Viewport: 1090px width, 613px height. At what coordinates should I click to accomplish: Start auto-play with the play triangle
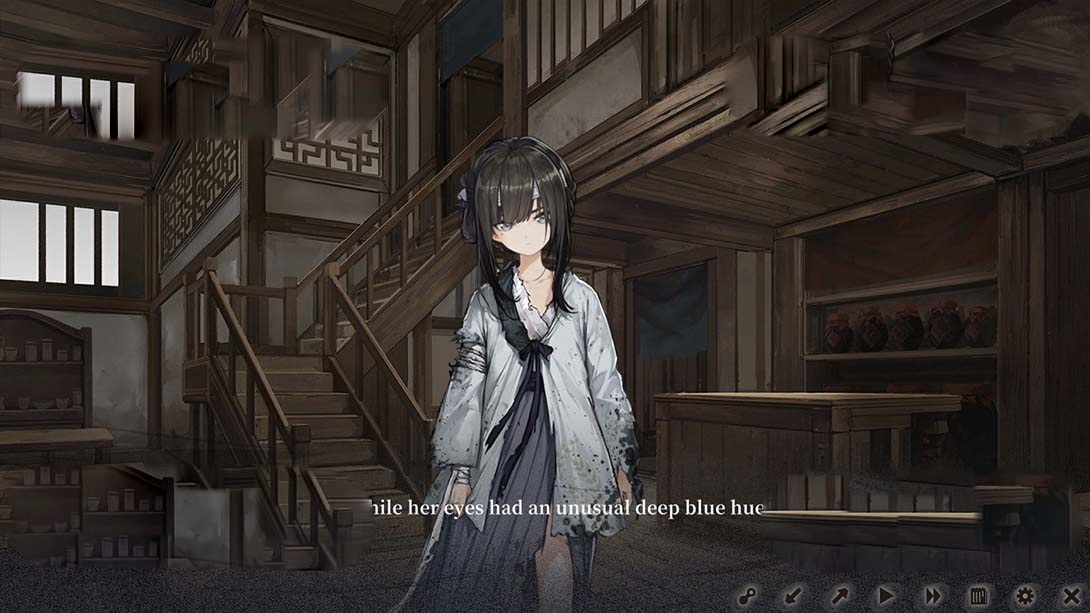pos(886,596)
